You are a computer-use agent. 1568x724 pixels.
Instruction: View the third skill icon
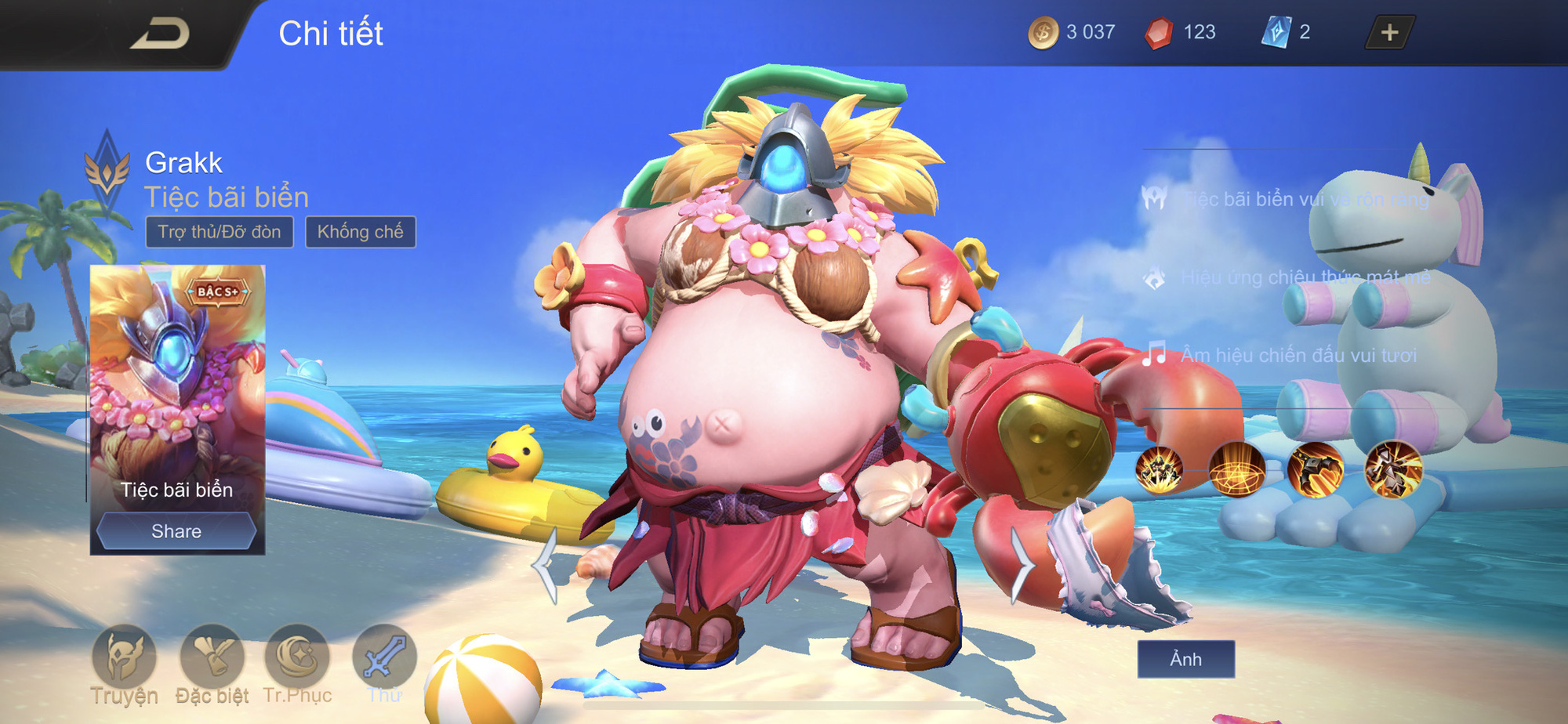pos(1316,470)
